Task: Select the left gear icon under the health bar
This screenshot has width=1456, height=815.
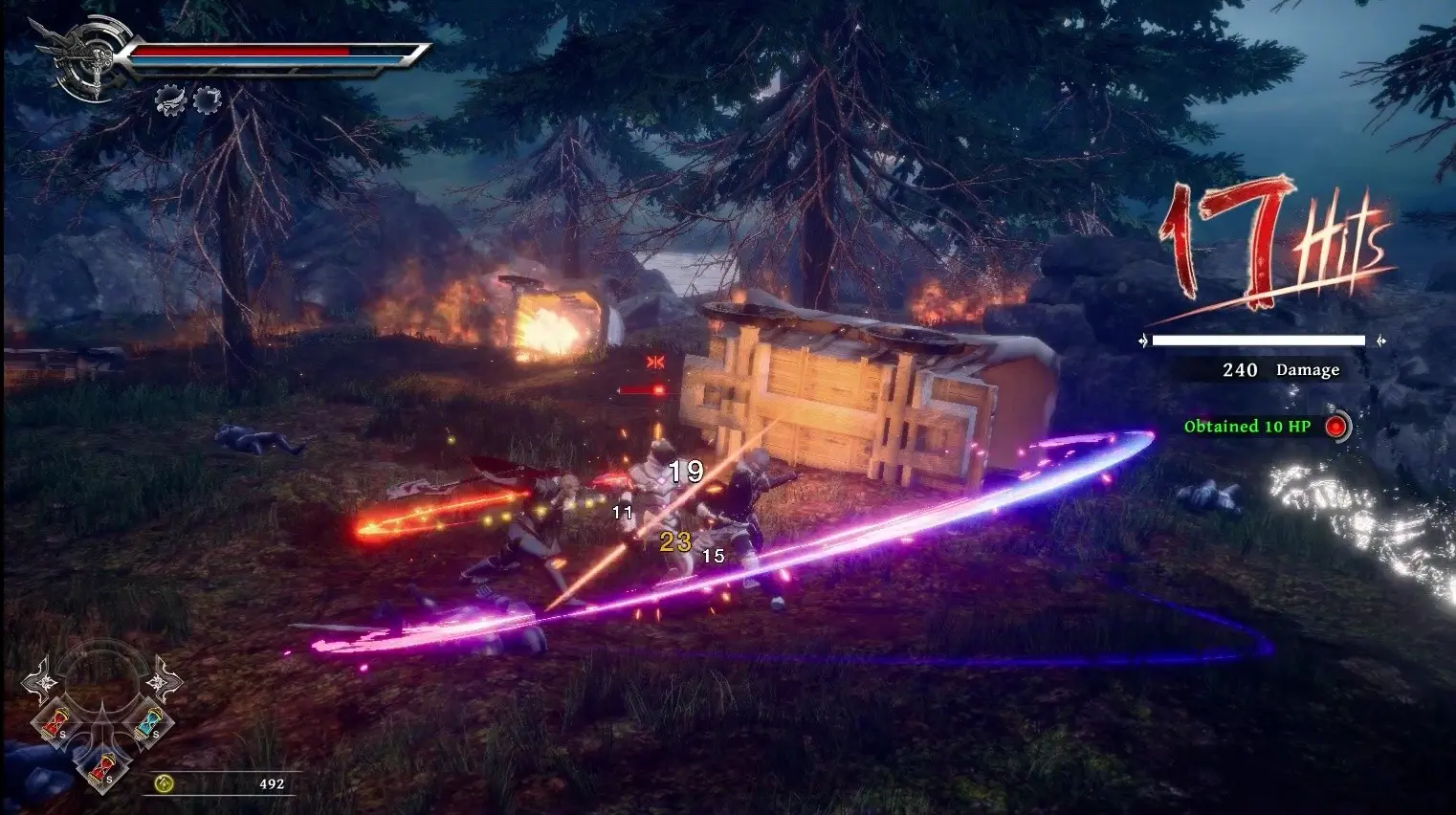Action: click(170, 101)
